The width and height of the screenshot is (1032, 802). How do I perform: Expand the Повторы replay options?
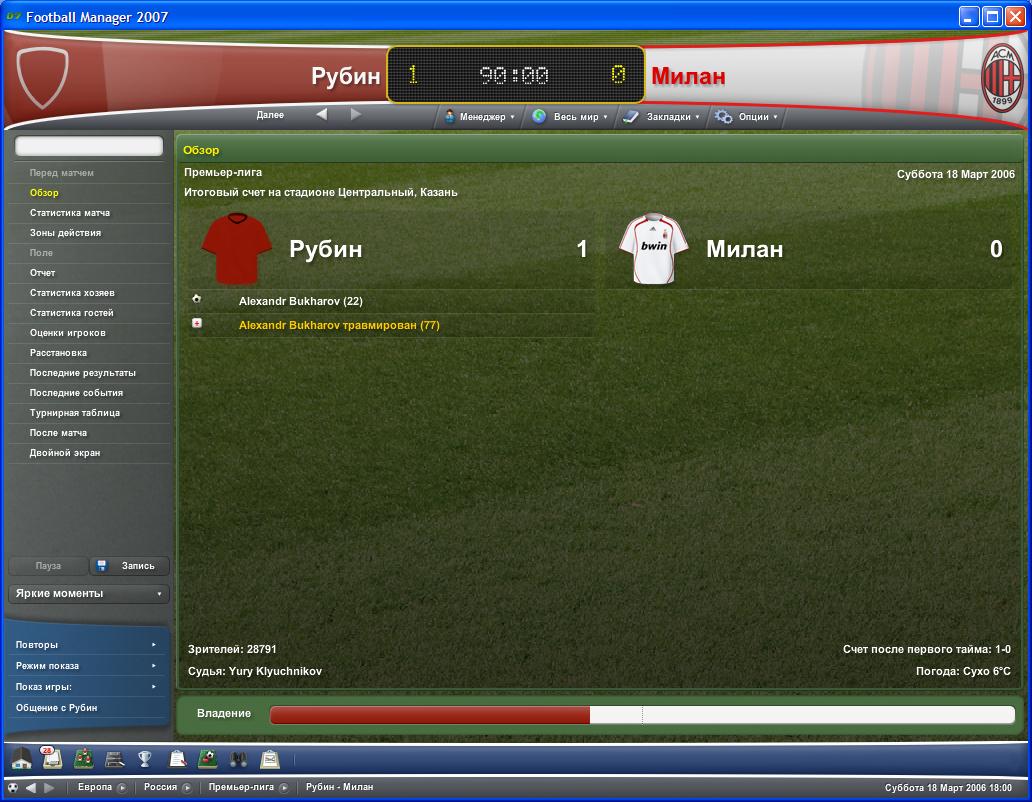click(87, 645)
